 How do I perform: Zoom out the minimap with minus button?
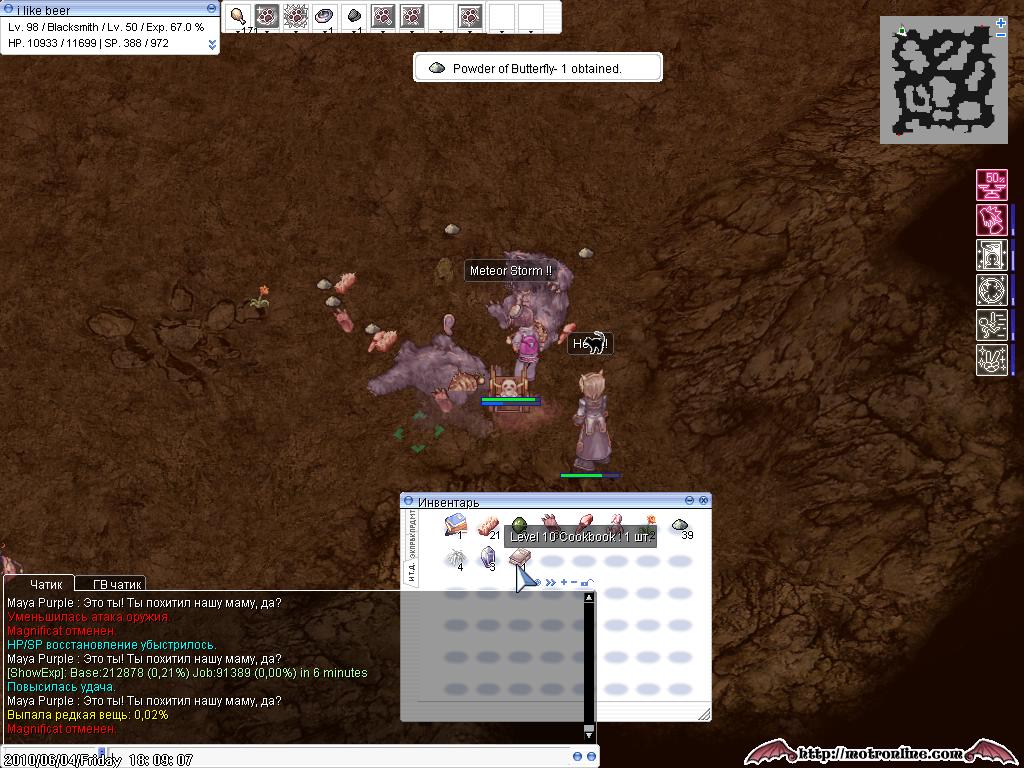pyautogui.click(x=1000, y=35)
